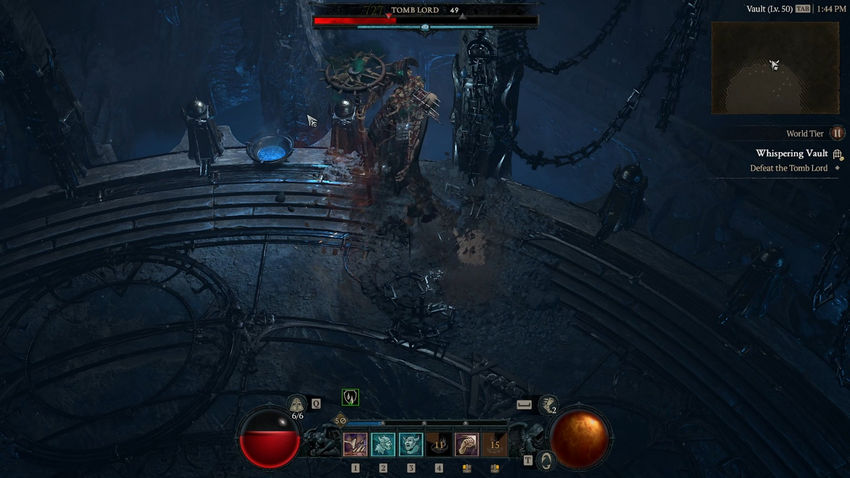Click the mount horse icon
The height and width of the screenshot is (478, 850).
click(548, 404)
